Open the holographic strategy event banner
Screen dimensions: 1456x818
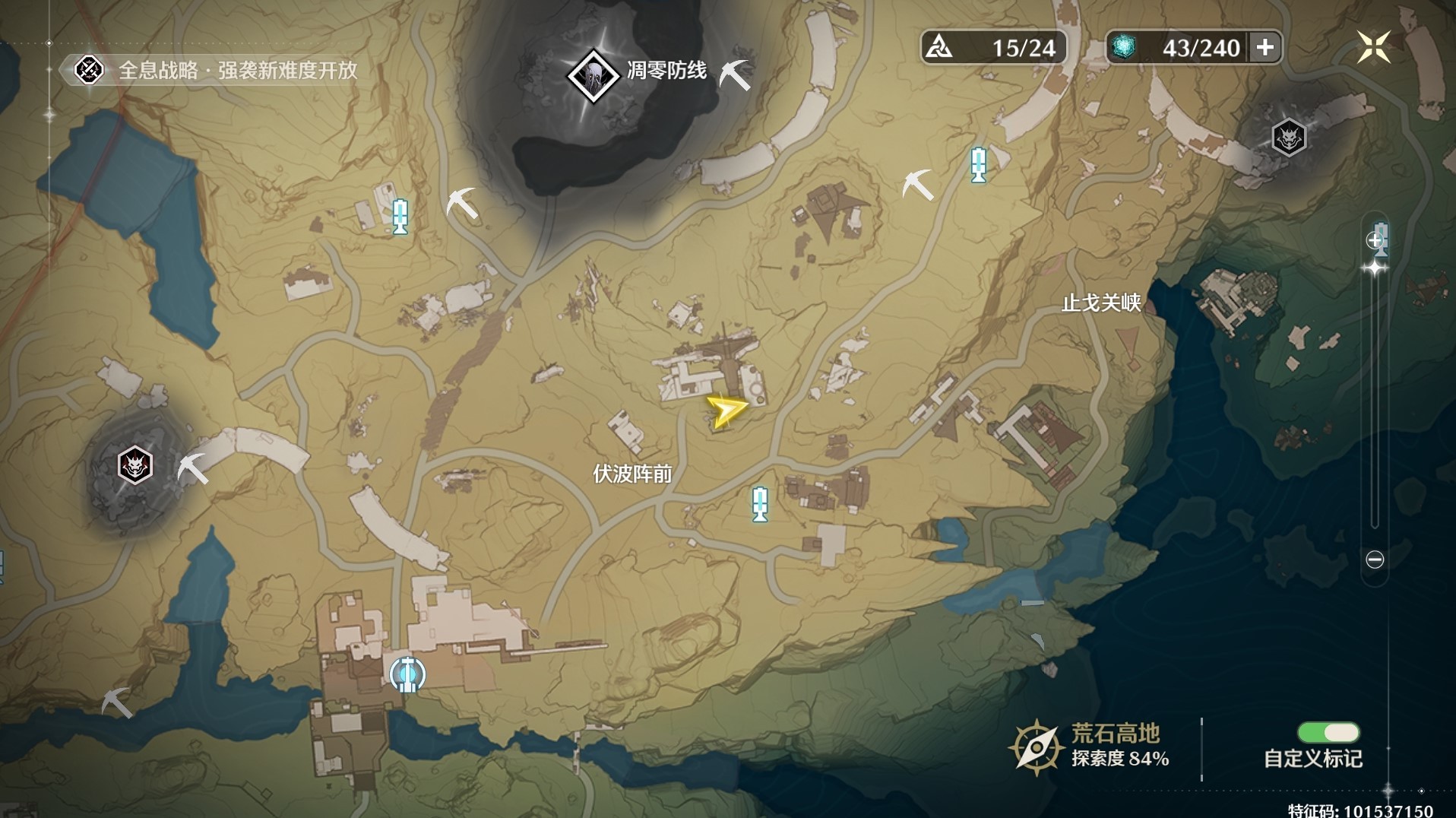pyautogui.click(x=217, y=71)
